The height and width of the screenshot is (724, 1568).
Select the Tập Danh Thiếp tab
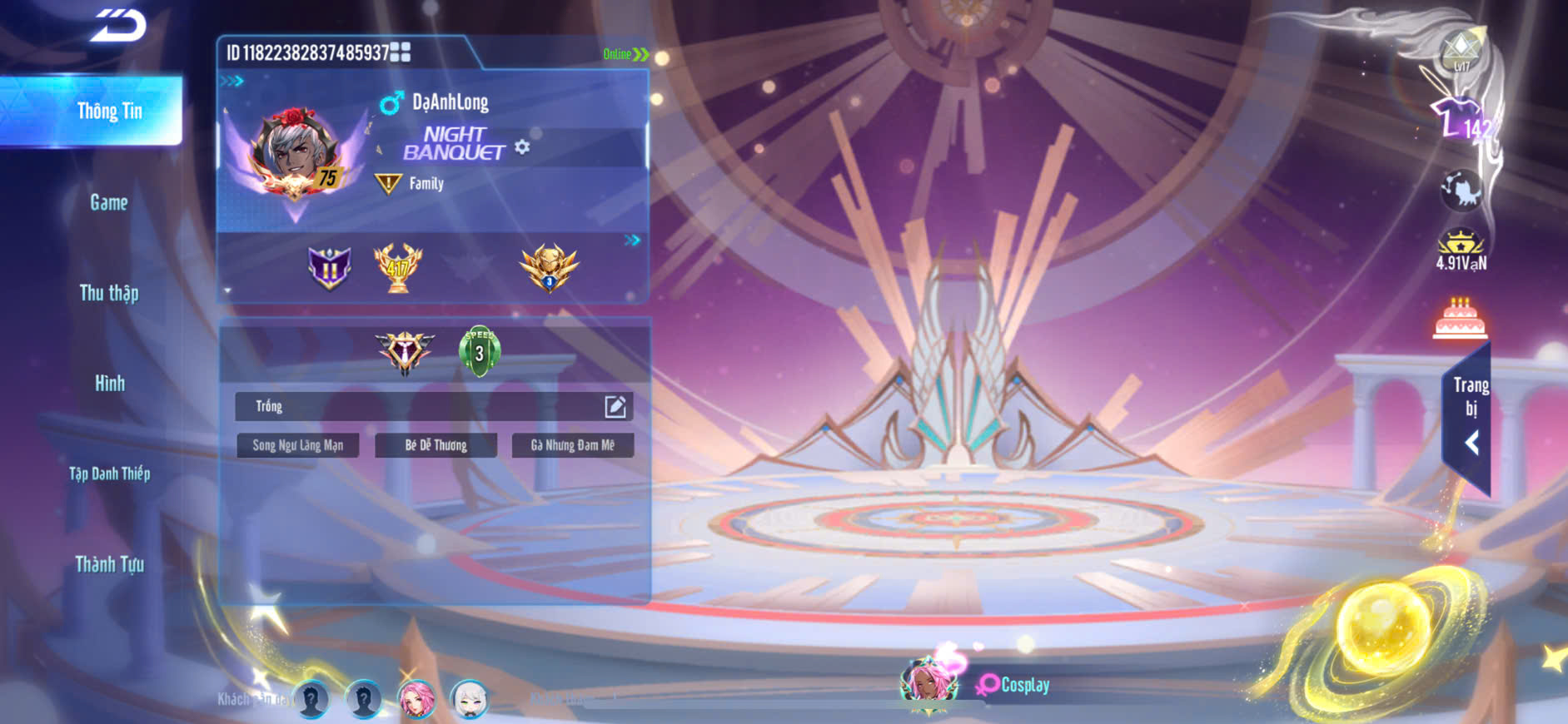tap(109, 474)
